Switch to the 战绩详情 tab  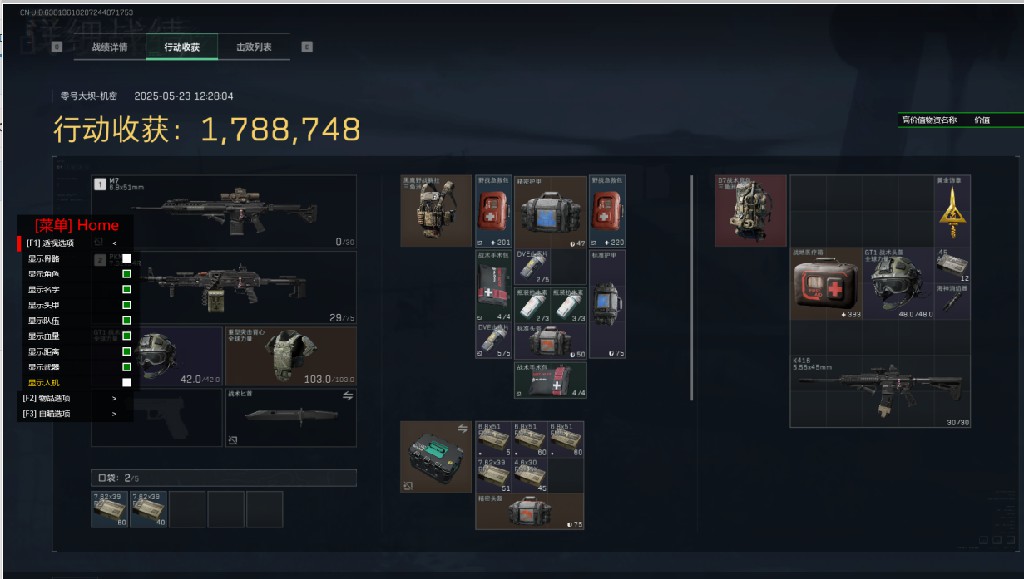(109, 47)
